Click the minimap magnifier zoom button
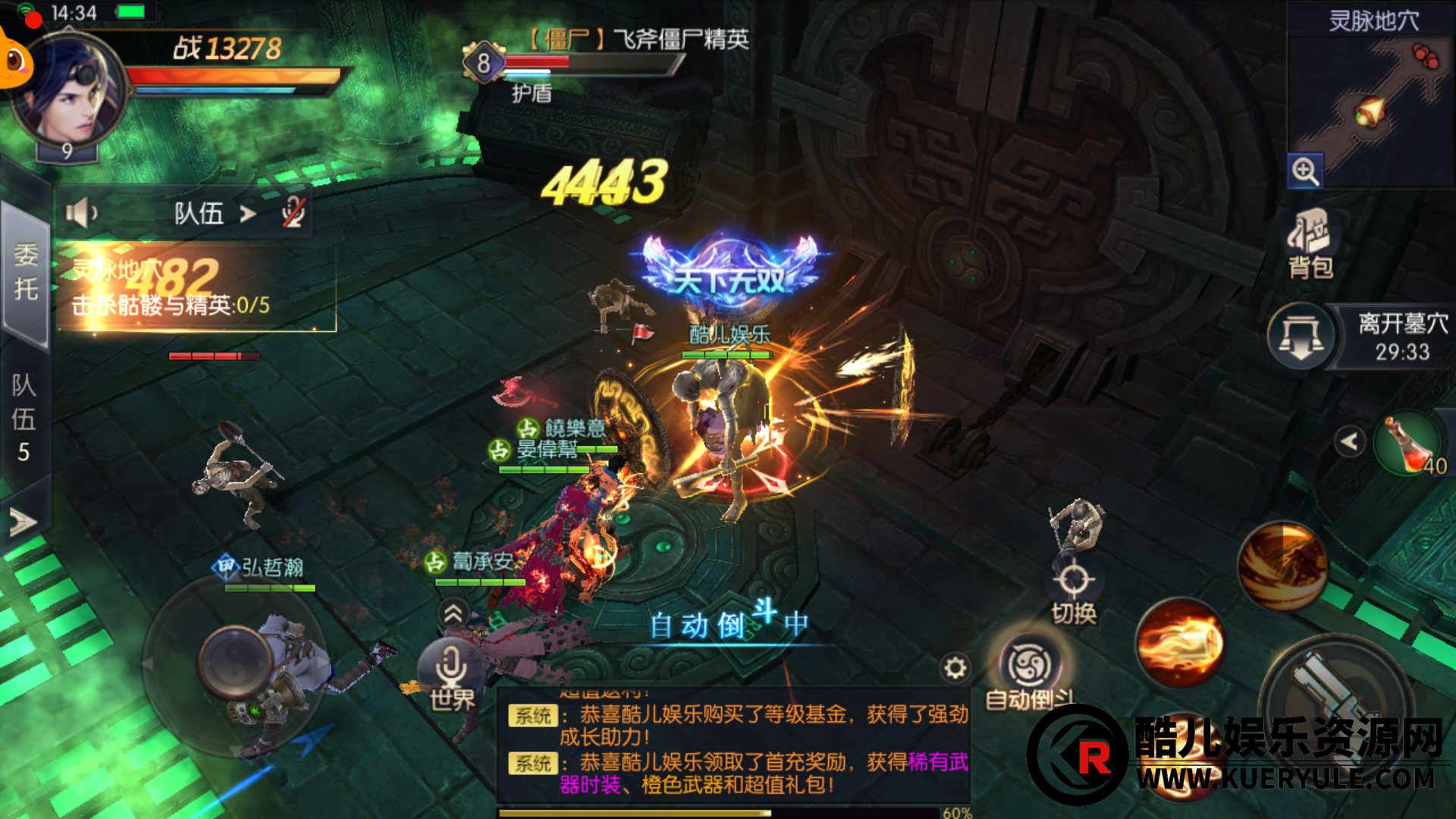This screenshot has height=819, width=1456. click(1305, 171)
